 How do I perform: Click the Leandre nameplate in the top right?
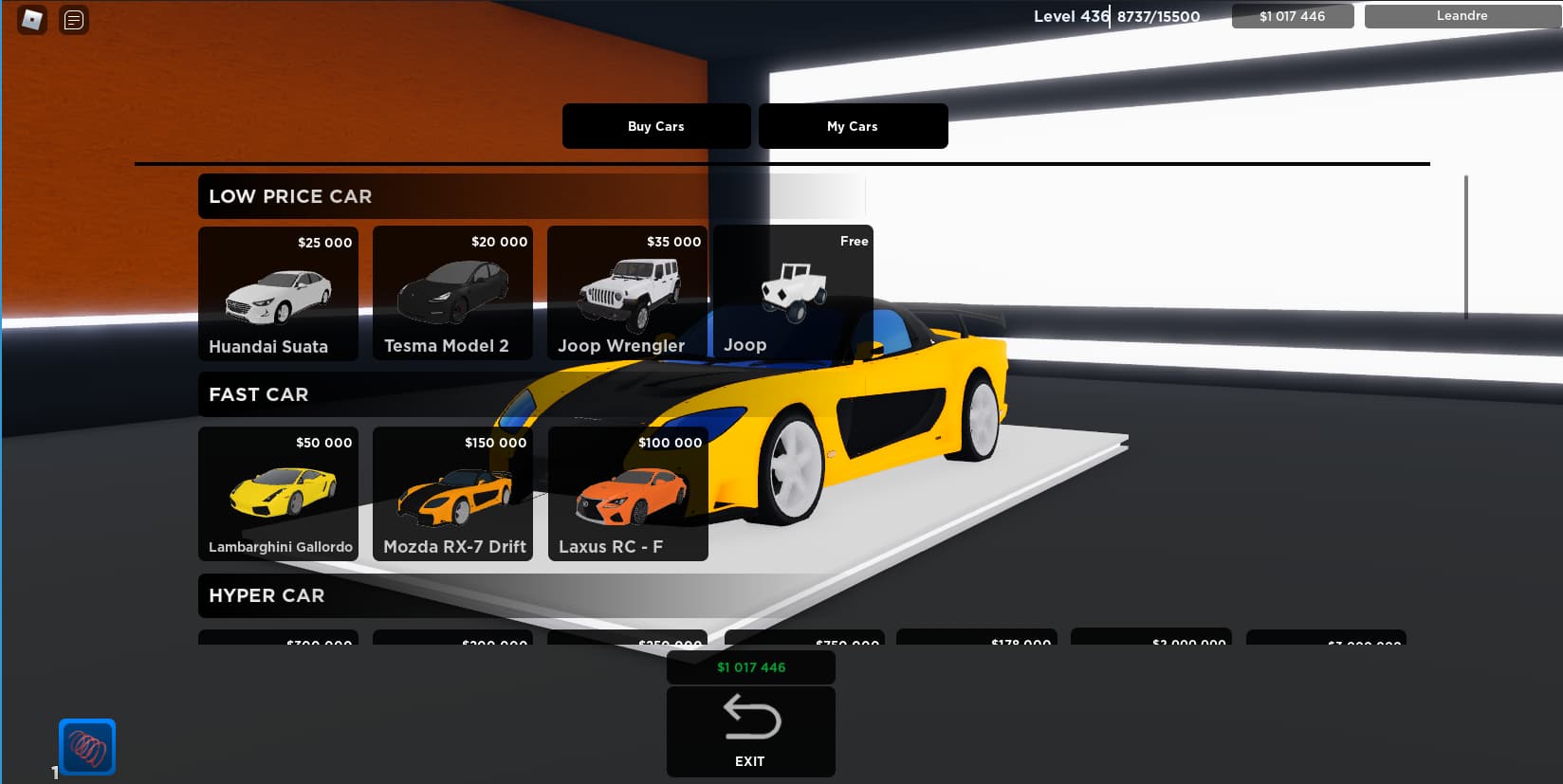[1462, 15]
